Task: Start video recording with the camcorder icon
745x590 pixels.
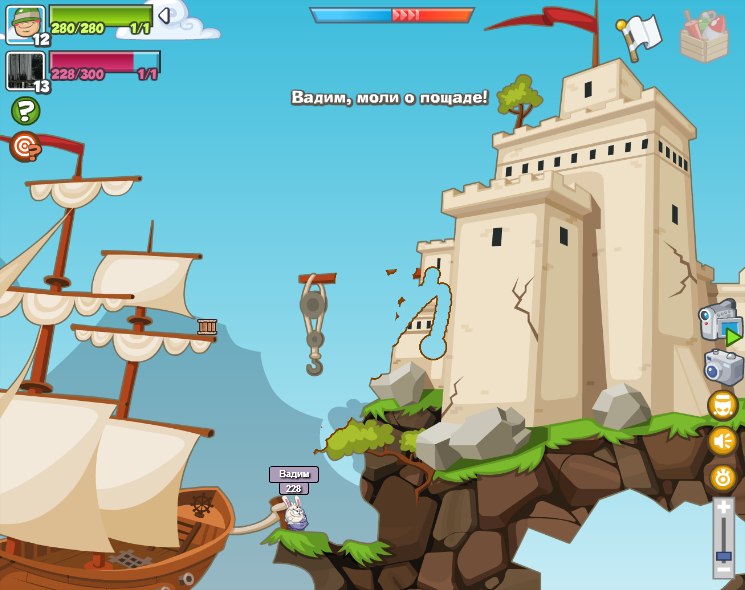Action: pos(719,325)
